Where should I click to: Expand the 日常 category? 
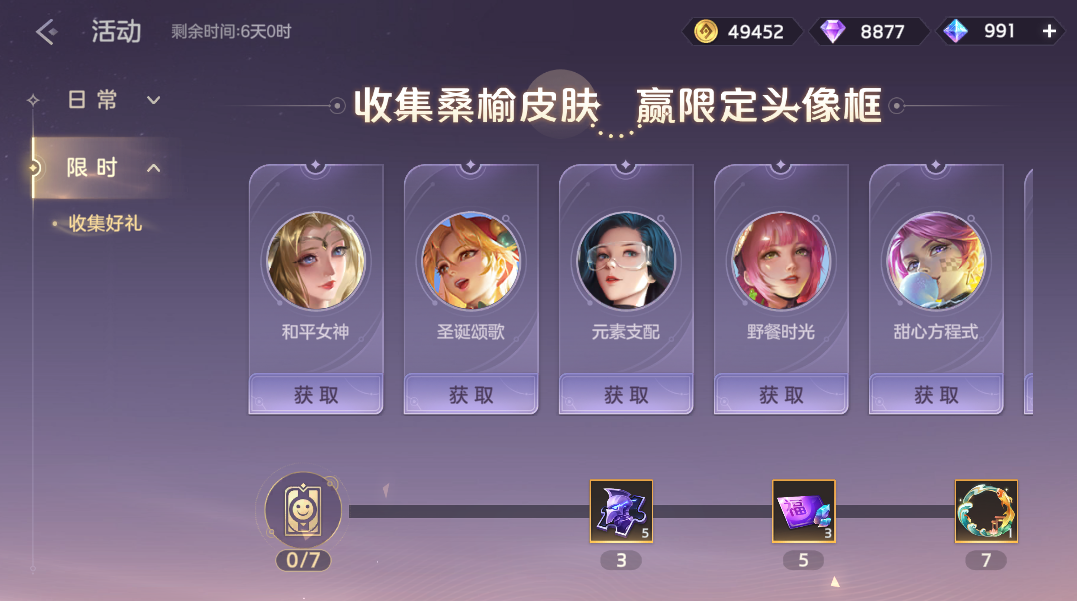[112, 100]
